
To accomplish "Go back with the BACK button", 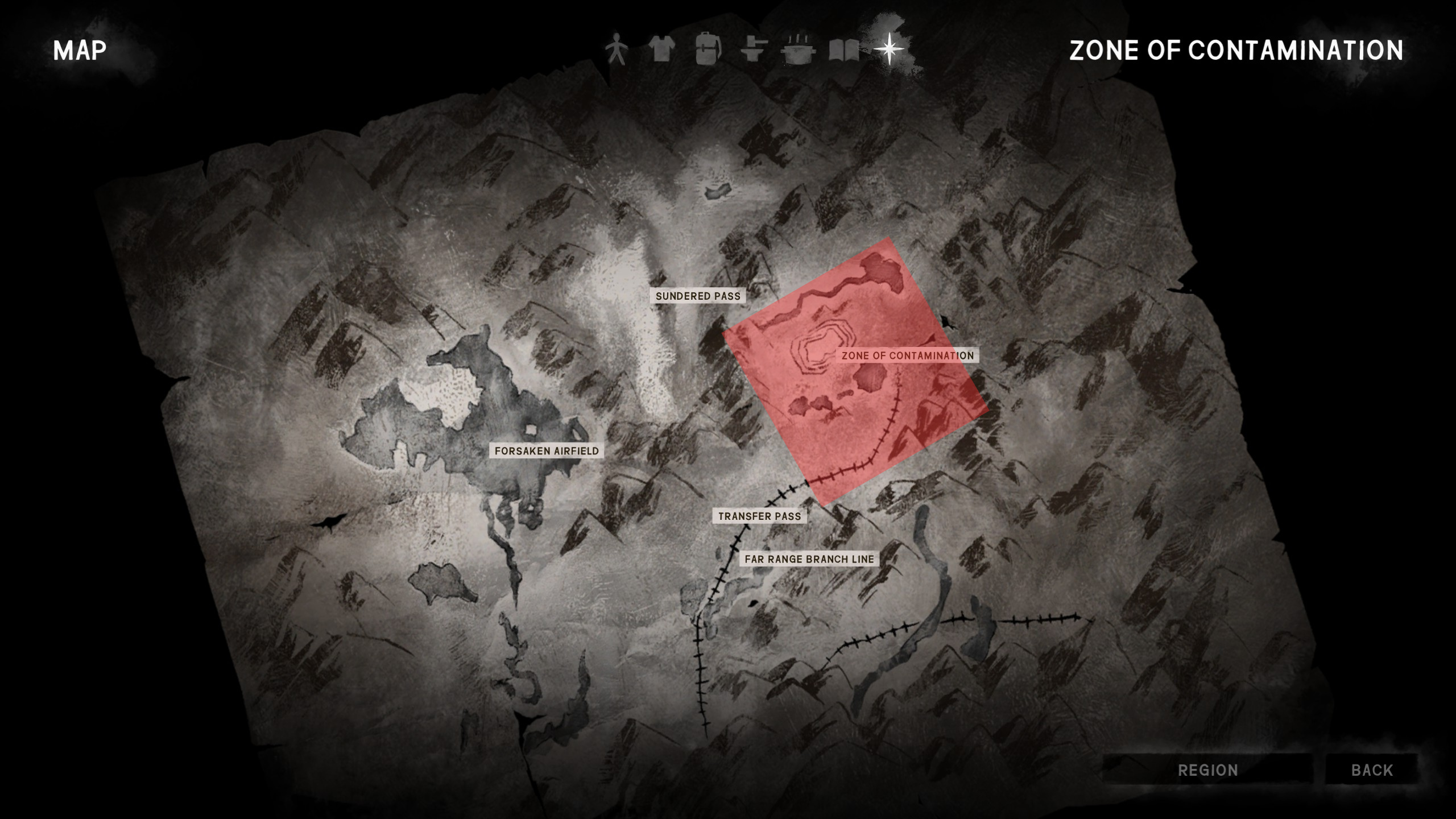I will [x=1372, y=770].
